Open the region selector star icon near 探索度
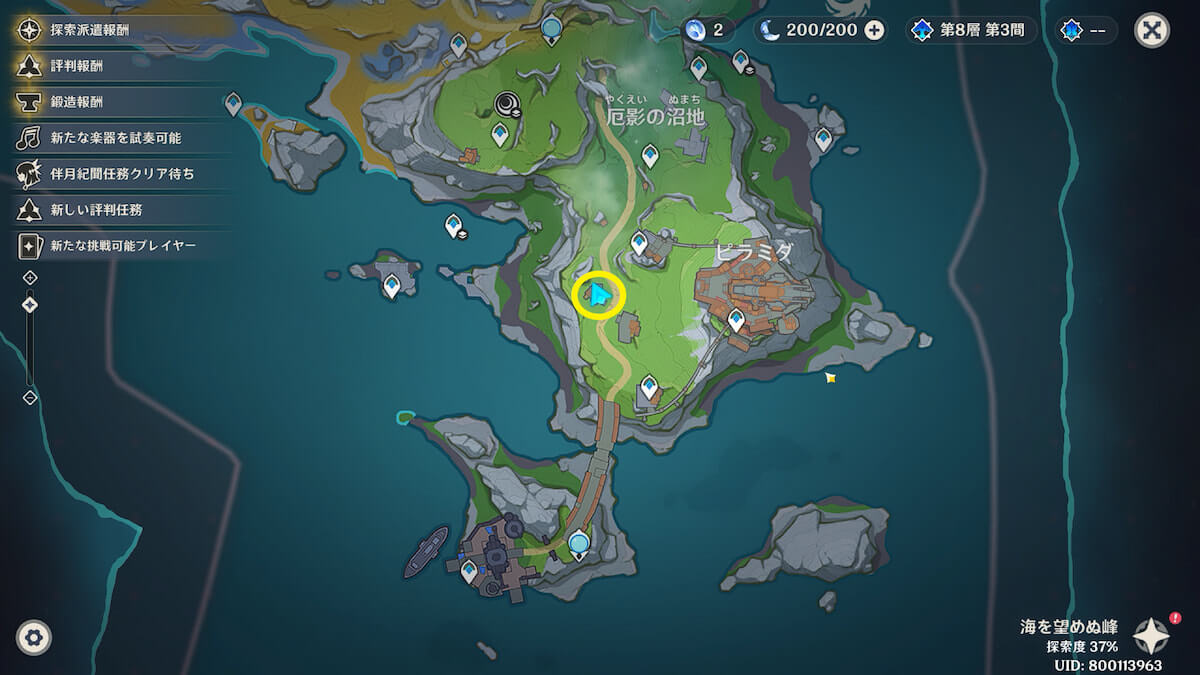1200x675 pixels. [x=1151, y=636]
